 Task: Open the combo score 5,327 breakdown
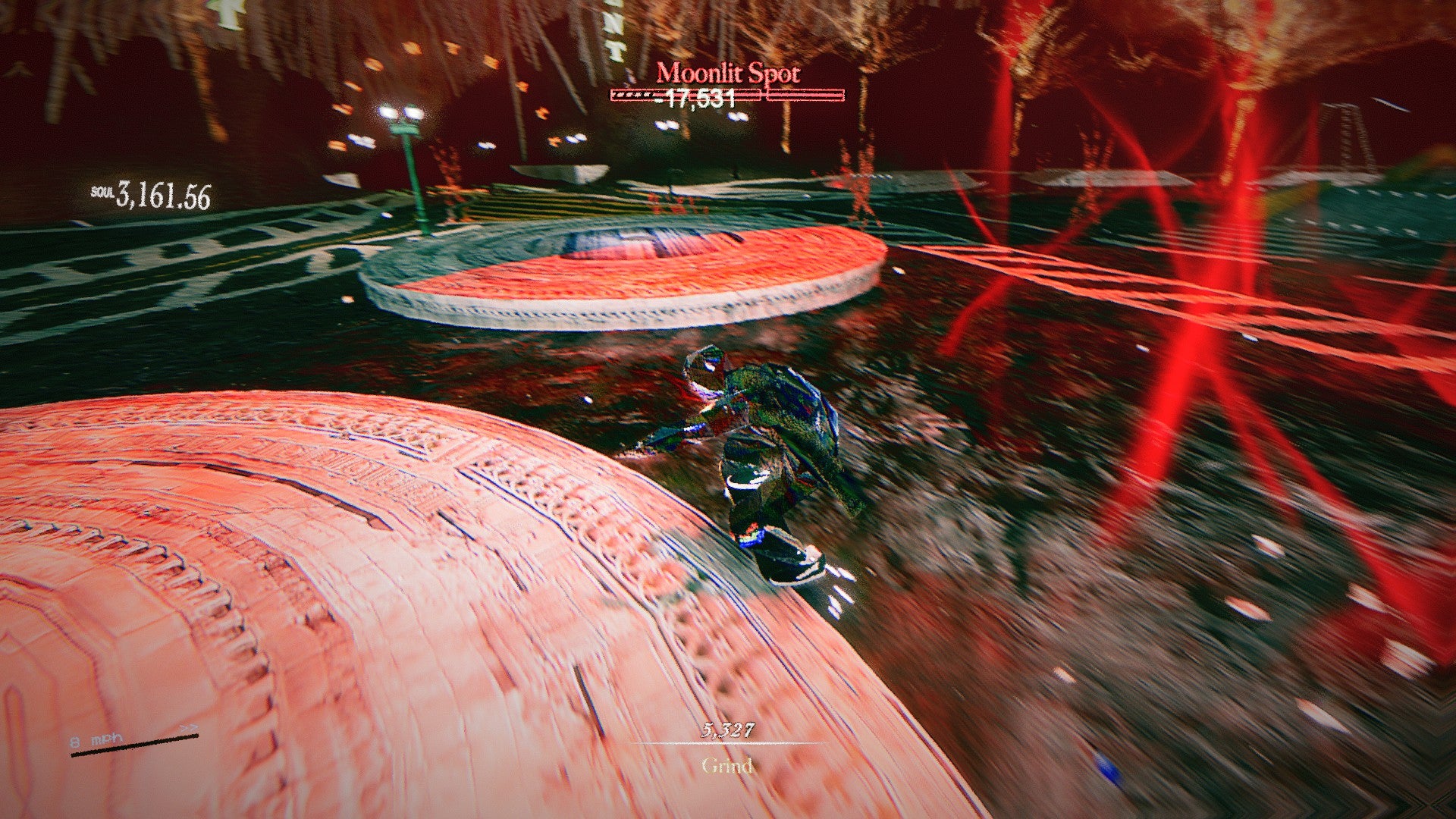point(726,730)
